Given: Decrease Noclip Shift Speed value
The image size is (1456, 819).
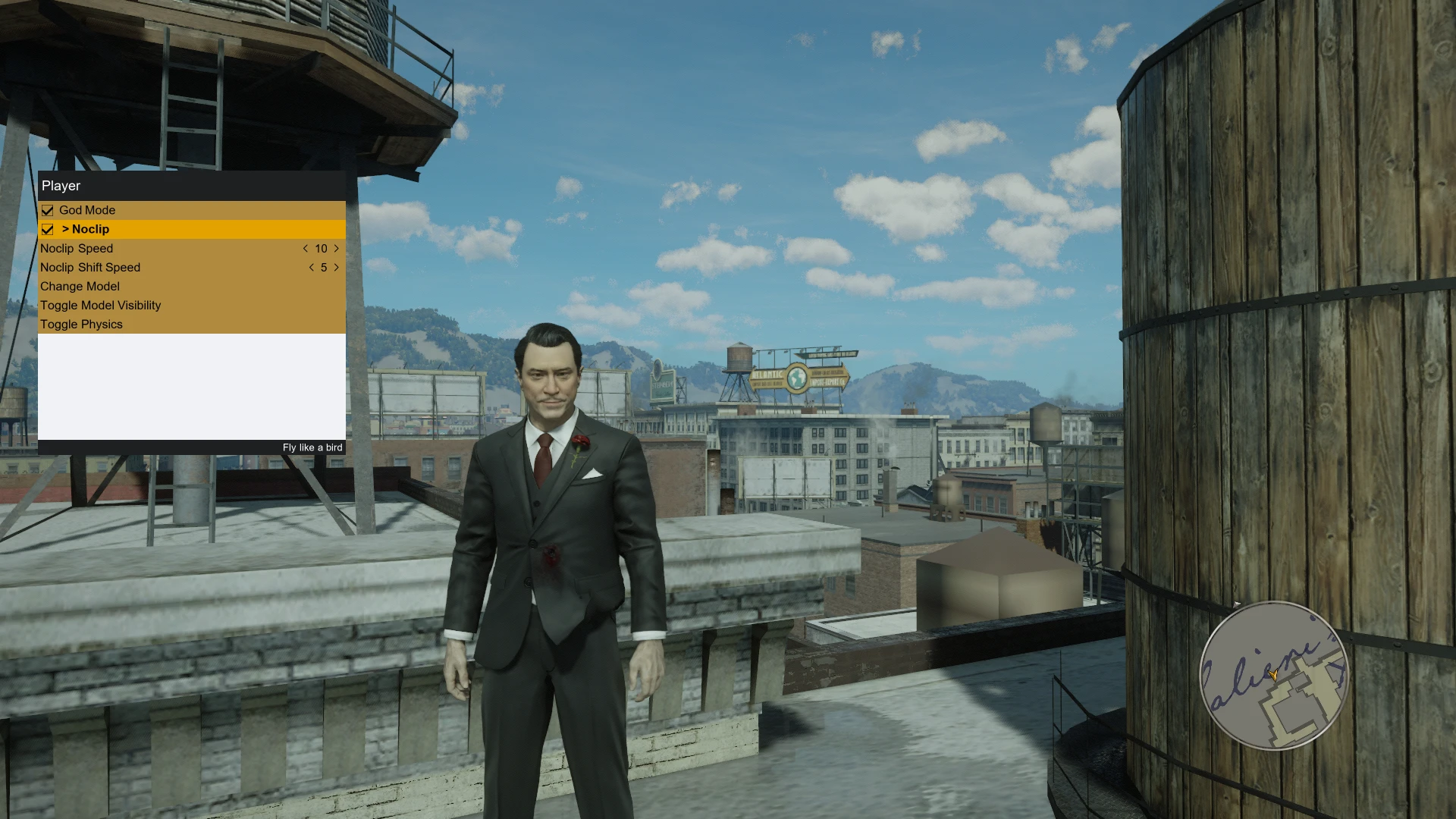Looking at the screenshot, I should pyautogui.click(x=311, y=267).
